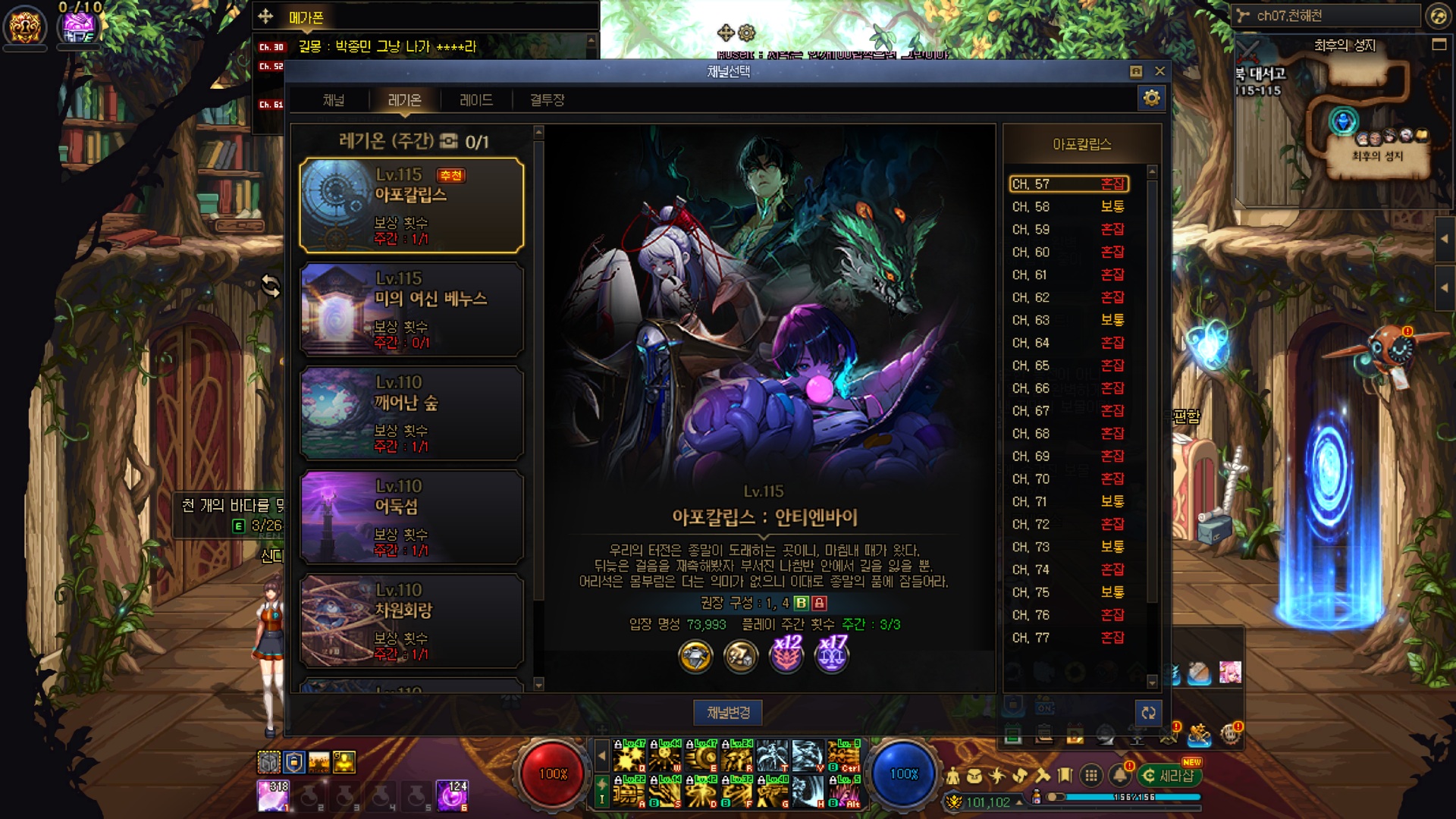Close the 채널선택 window

1159,71
